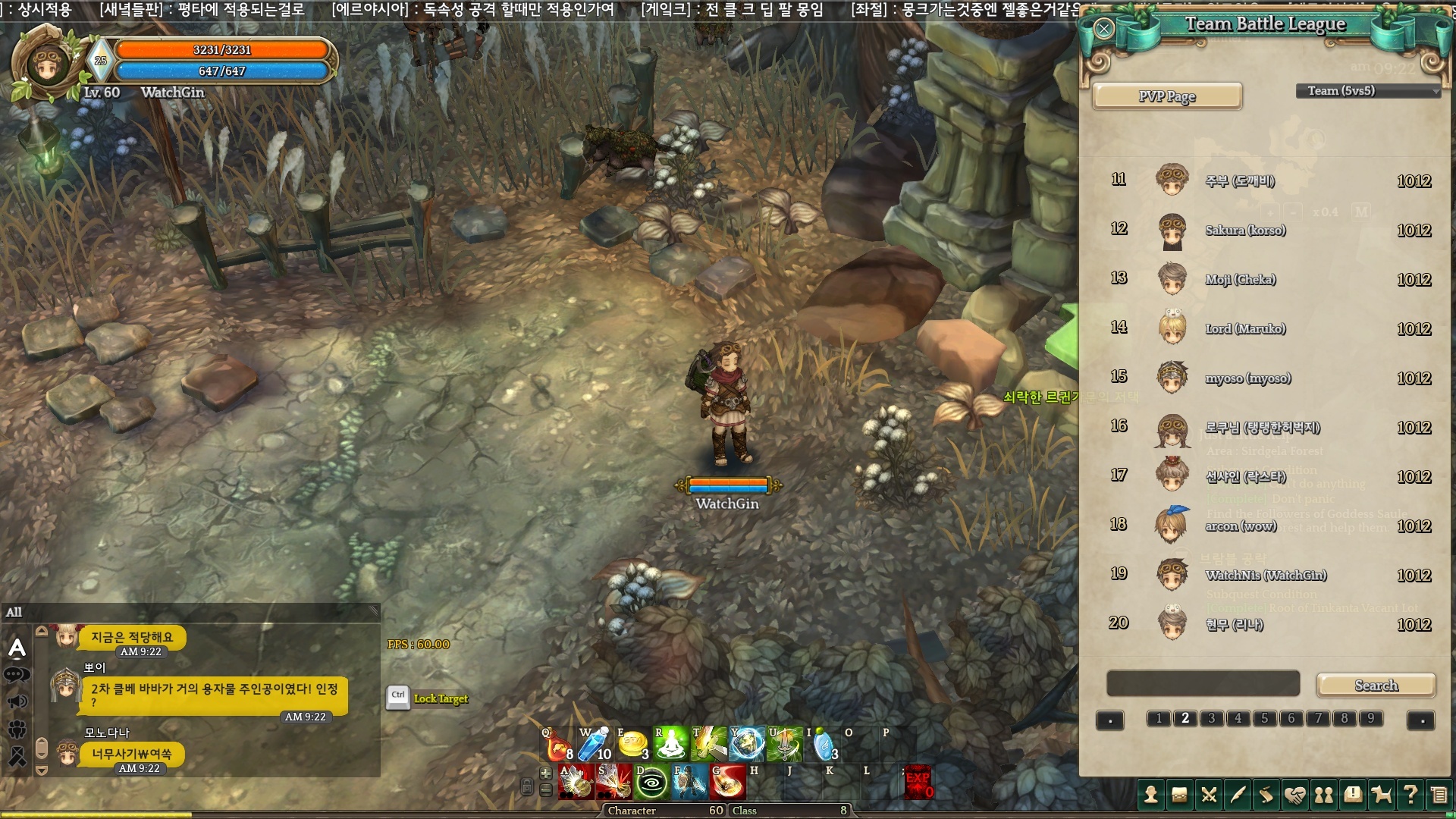Toggle the hotbar lock icon

pyautogui.click(x=527, y=787)
